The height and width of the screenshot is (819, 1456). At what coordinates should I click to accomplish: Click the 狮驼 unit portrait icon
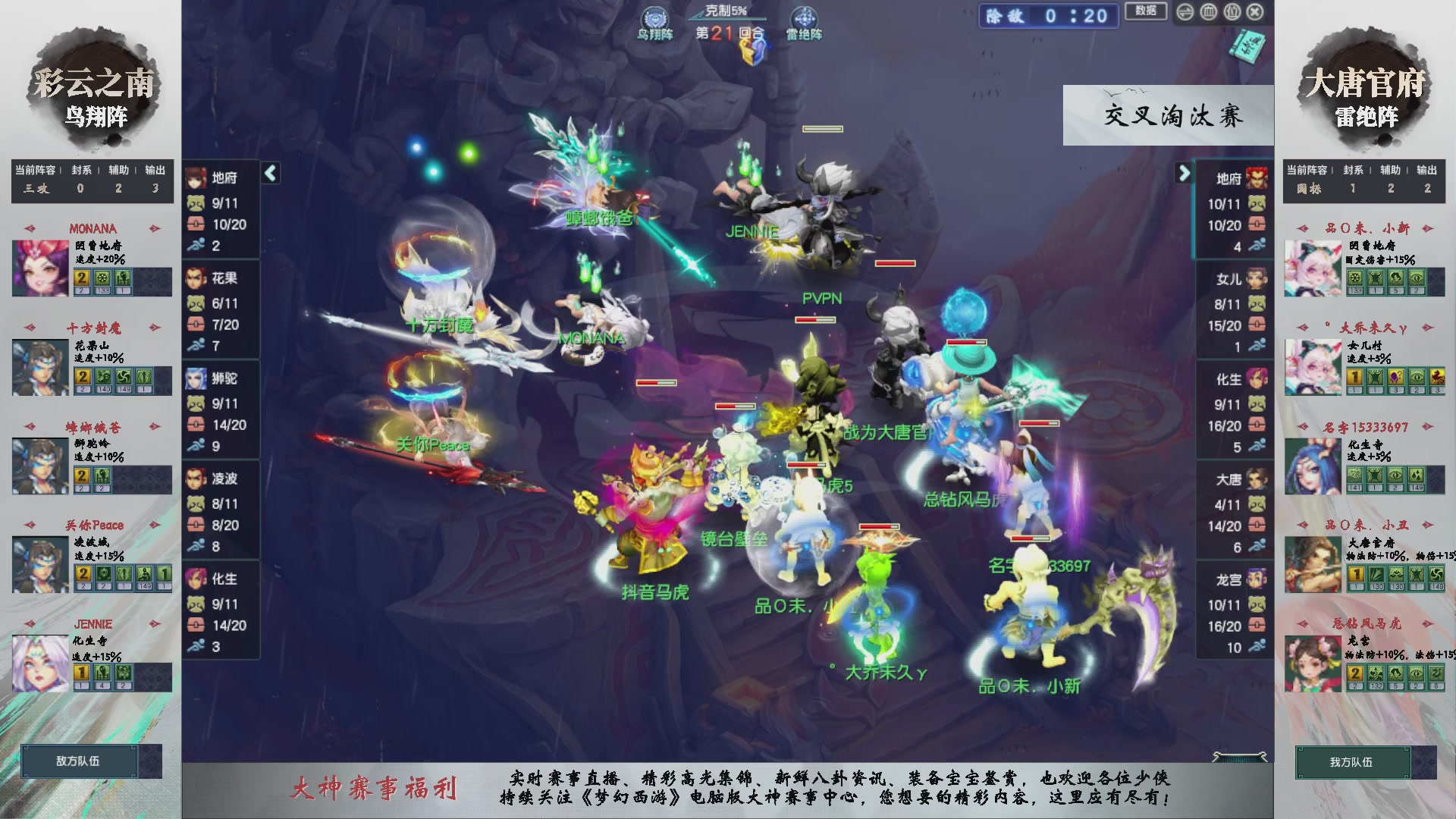(197, 379)
